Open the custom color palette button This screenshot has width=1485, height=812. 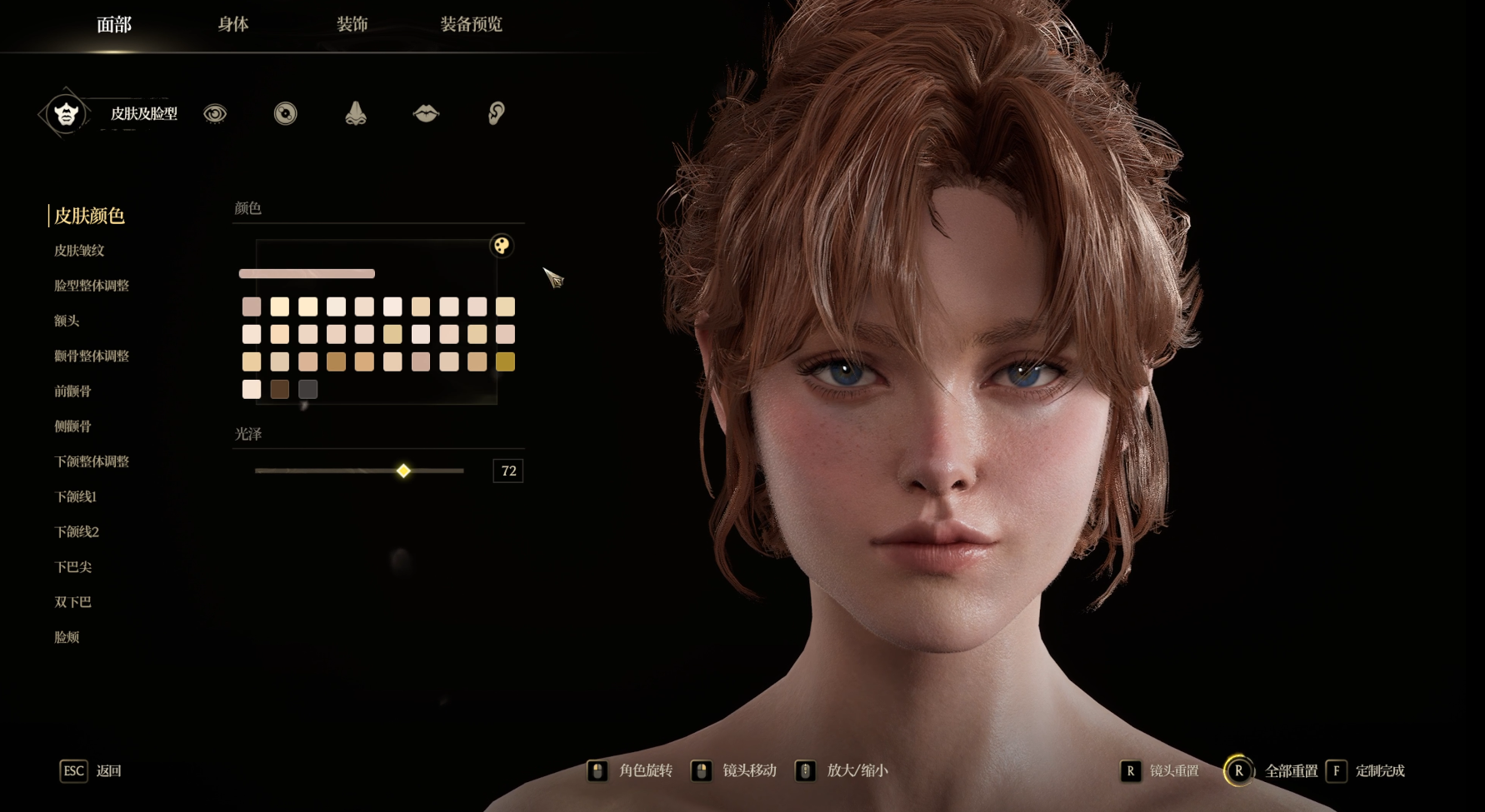point(502,246)
